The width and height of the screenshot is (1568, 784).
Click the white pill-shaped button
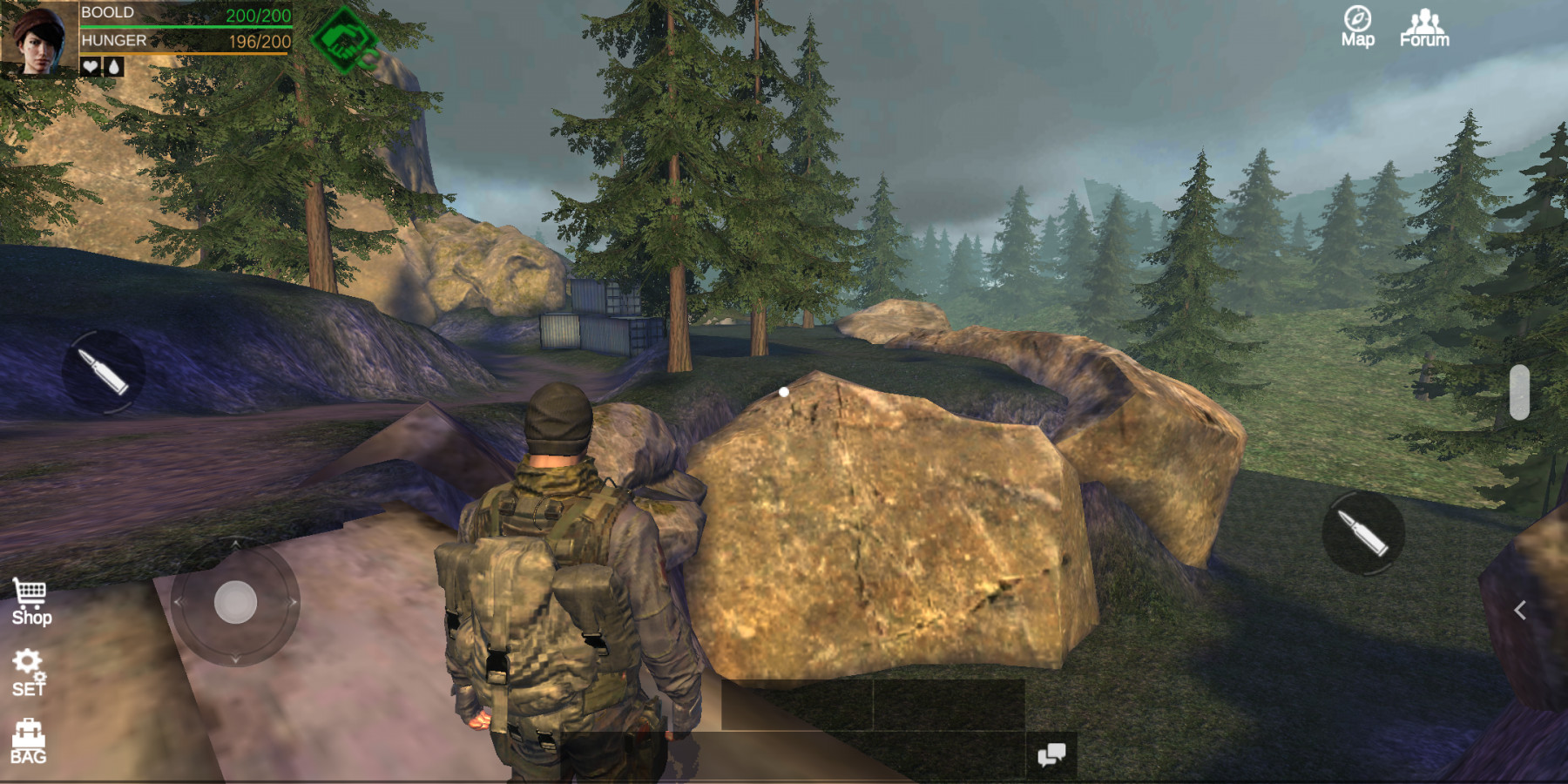(x=1519, y=392)
